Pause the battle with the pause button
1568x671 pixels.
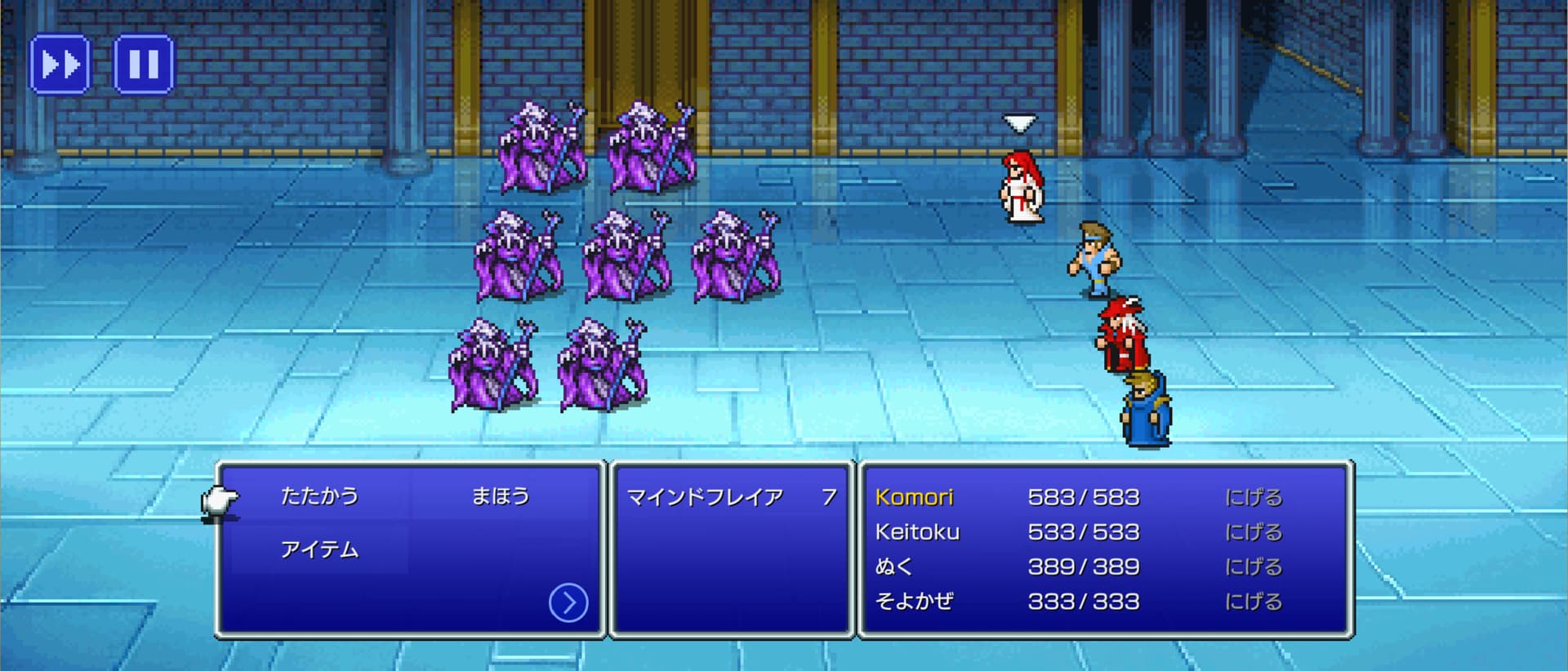143,64
